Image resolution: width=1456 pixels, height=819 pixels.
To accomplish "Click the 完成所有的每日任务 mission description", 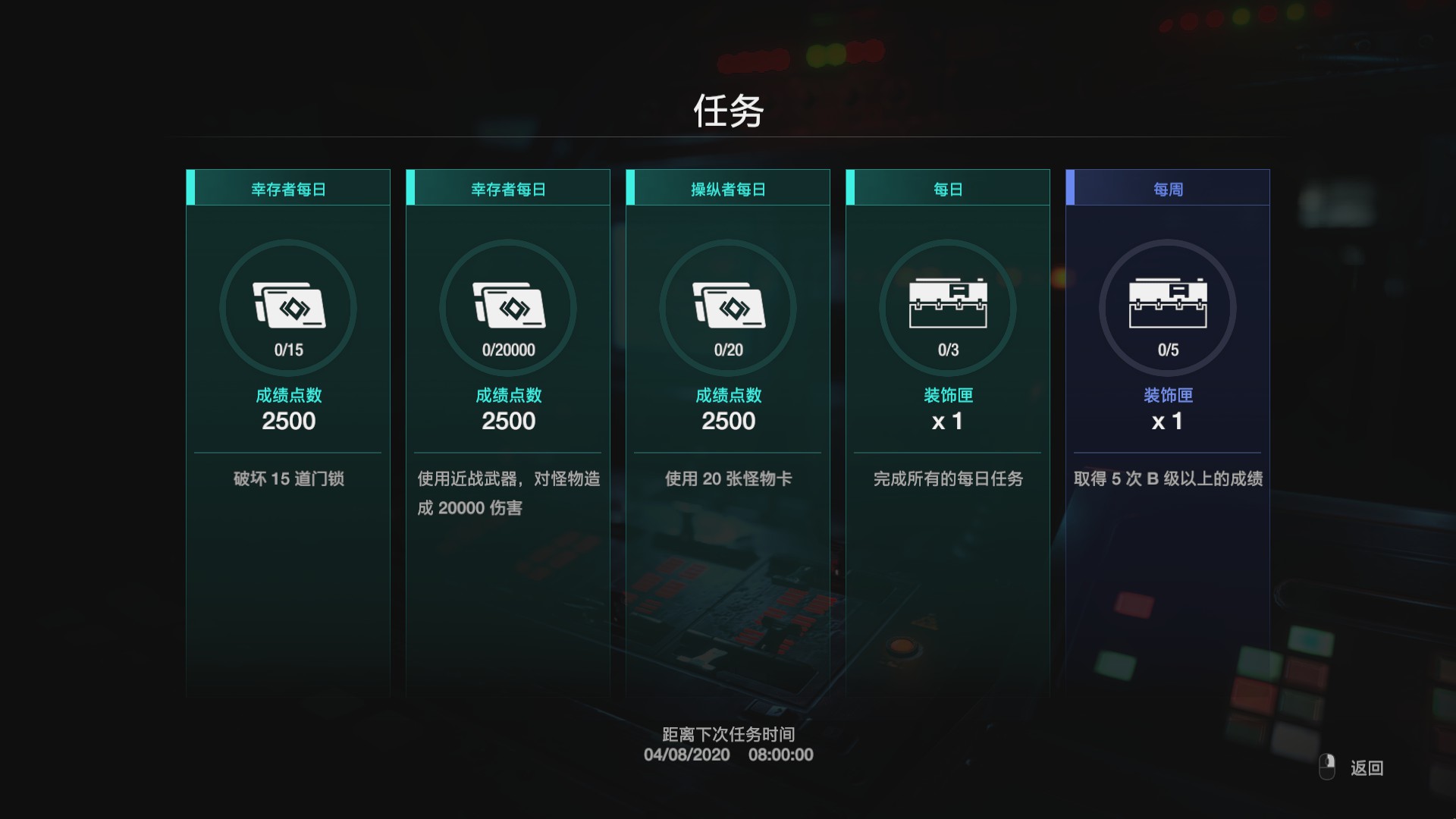I will (947, 479).
